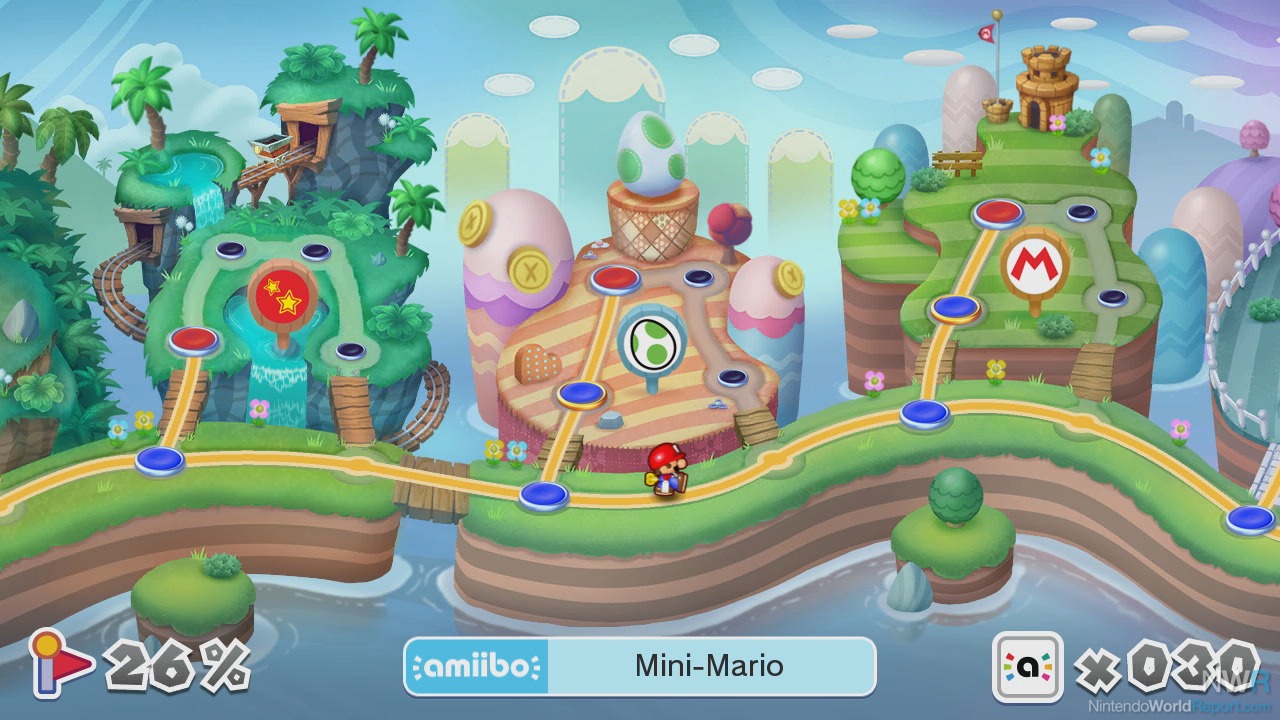Pick the red level node below the castle
Viewport: 1280px width, 720px height.
pyautogui.click(x=997, y=211)
